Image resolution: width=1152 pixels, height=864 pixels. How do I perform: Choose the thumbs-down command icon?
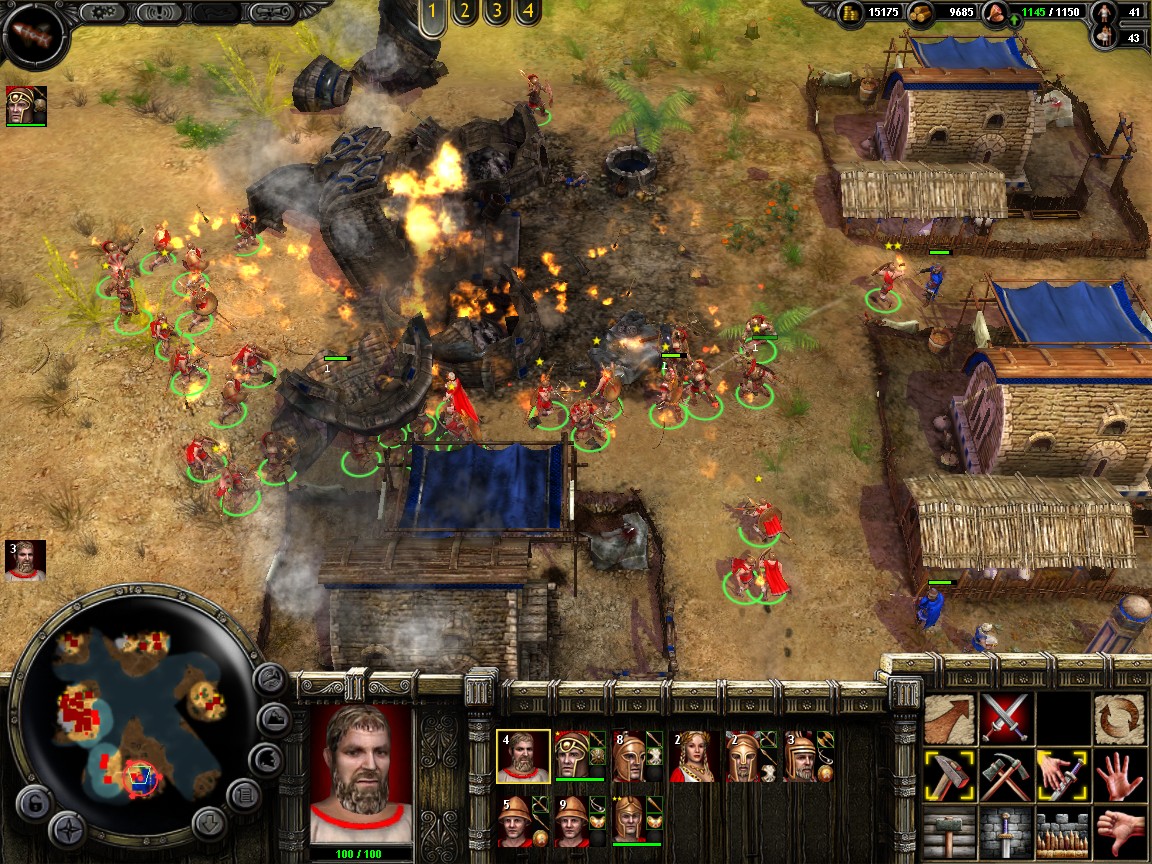[x=1117, y=831]
